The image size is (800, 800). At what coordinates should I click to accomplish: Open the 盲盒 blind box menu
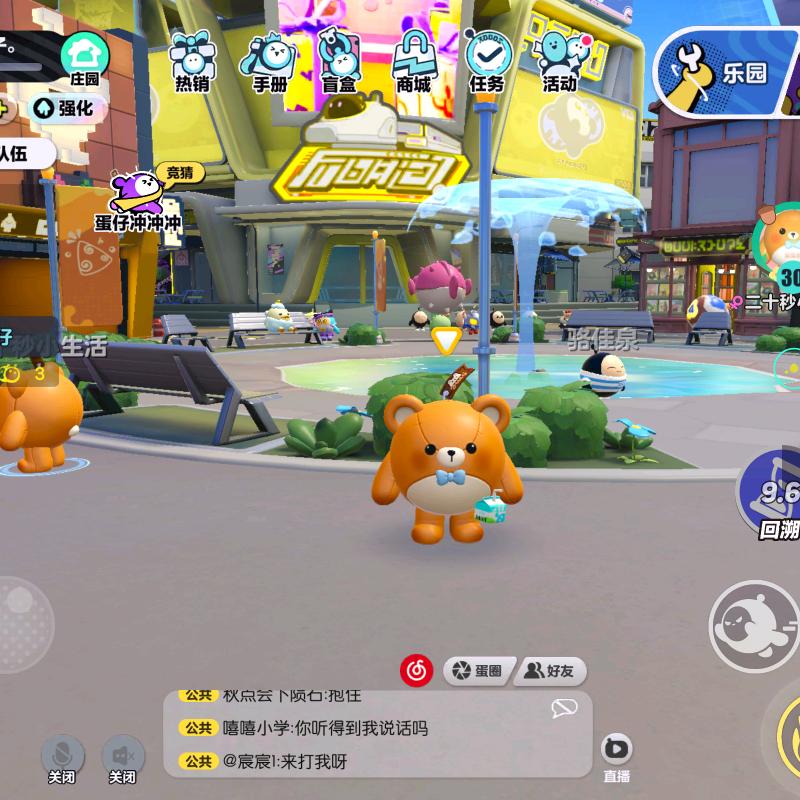click(340, 60)
